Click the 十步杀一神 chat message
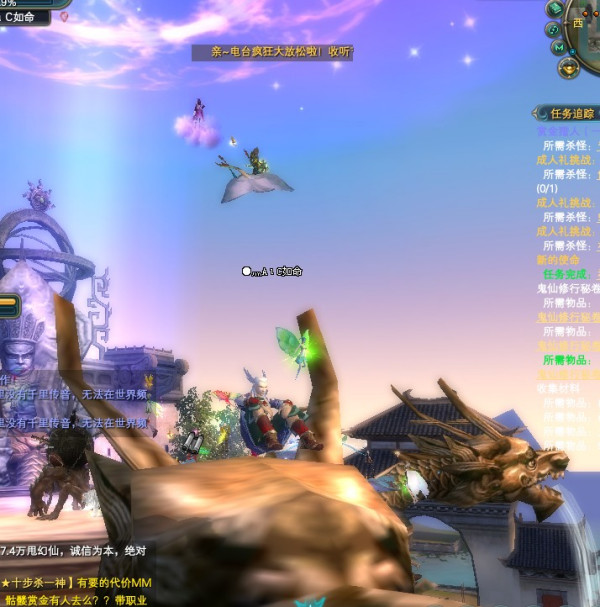 (x=75, y=583)
